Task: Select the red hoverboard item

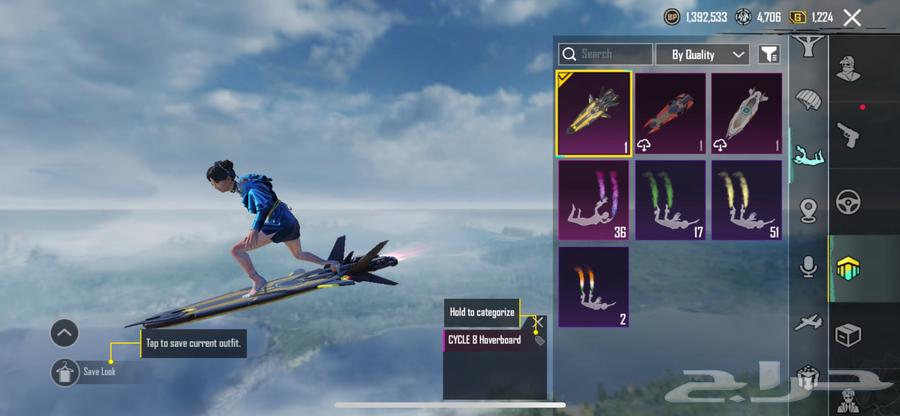Action: point(670,113)
